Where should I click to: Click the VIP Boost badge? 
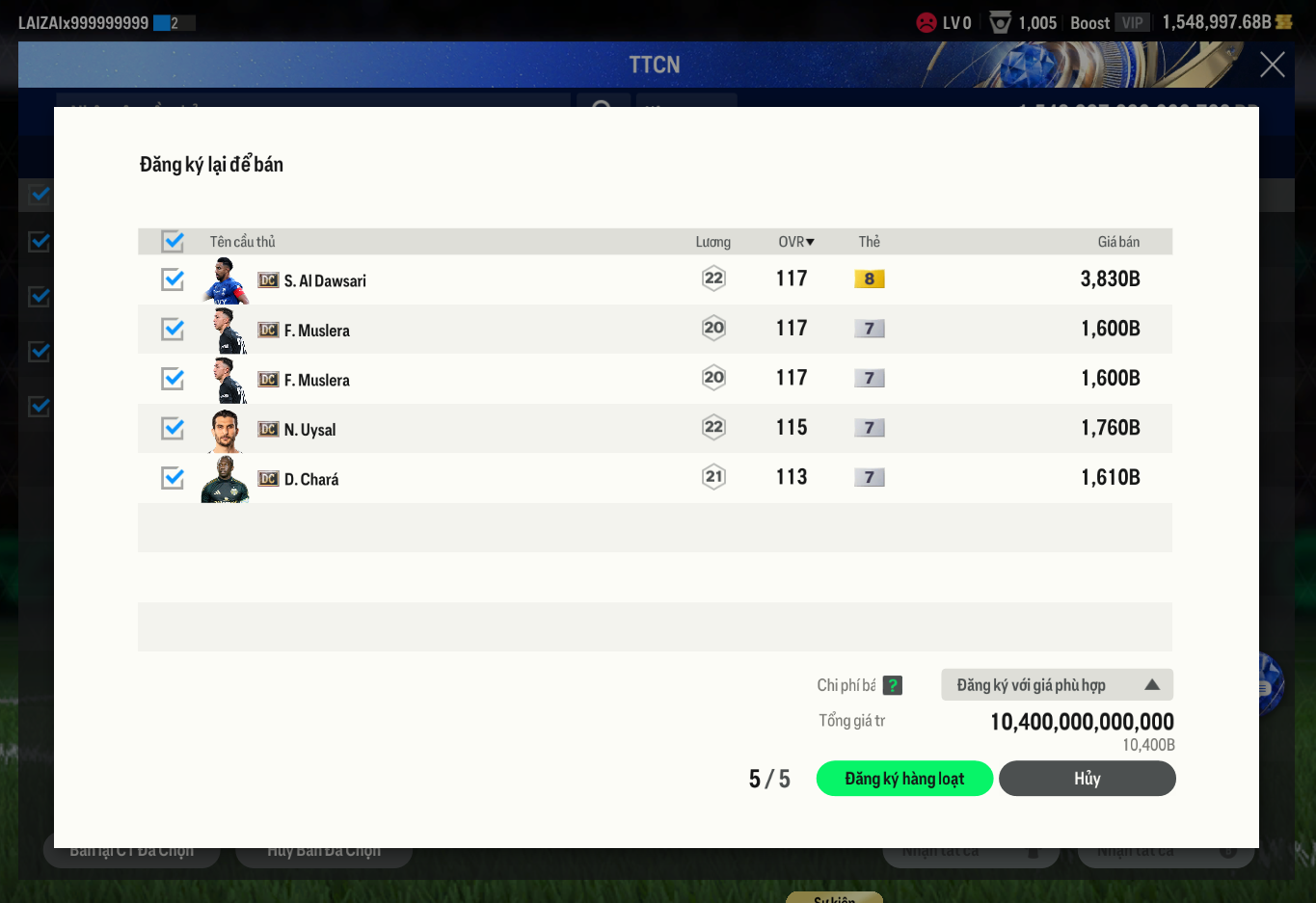tap(1132, 23)
